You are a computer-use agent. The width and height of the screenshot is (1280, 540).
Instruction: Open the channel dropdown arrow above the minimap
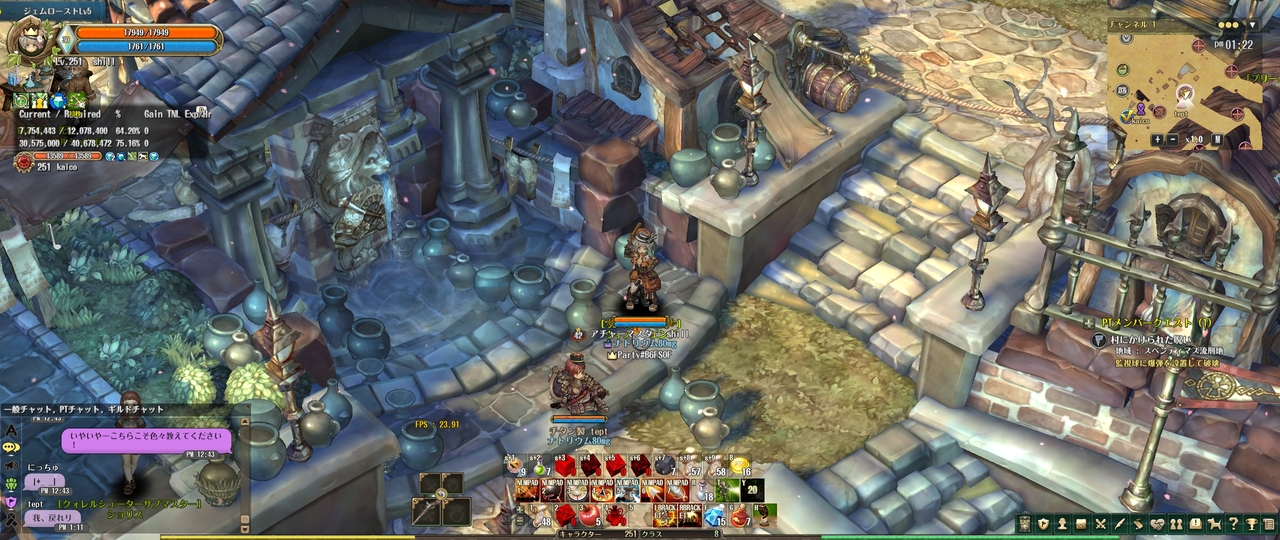(1254, 24)
